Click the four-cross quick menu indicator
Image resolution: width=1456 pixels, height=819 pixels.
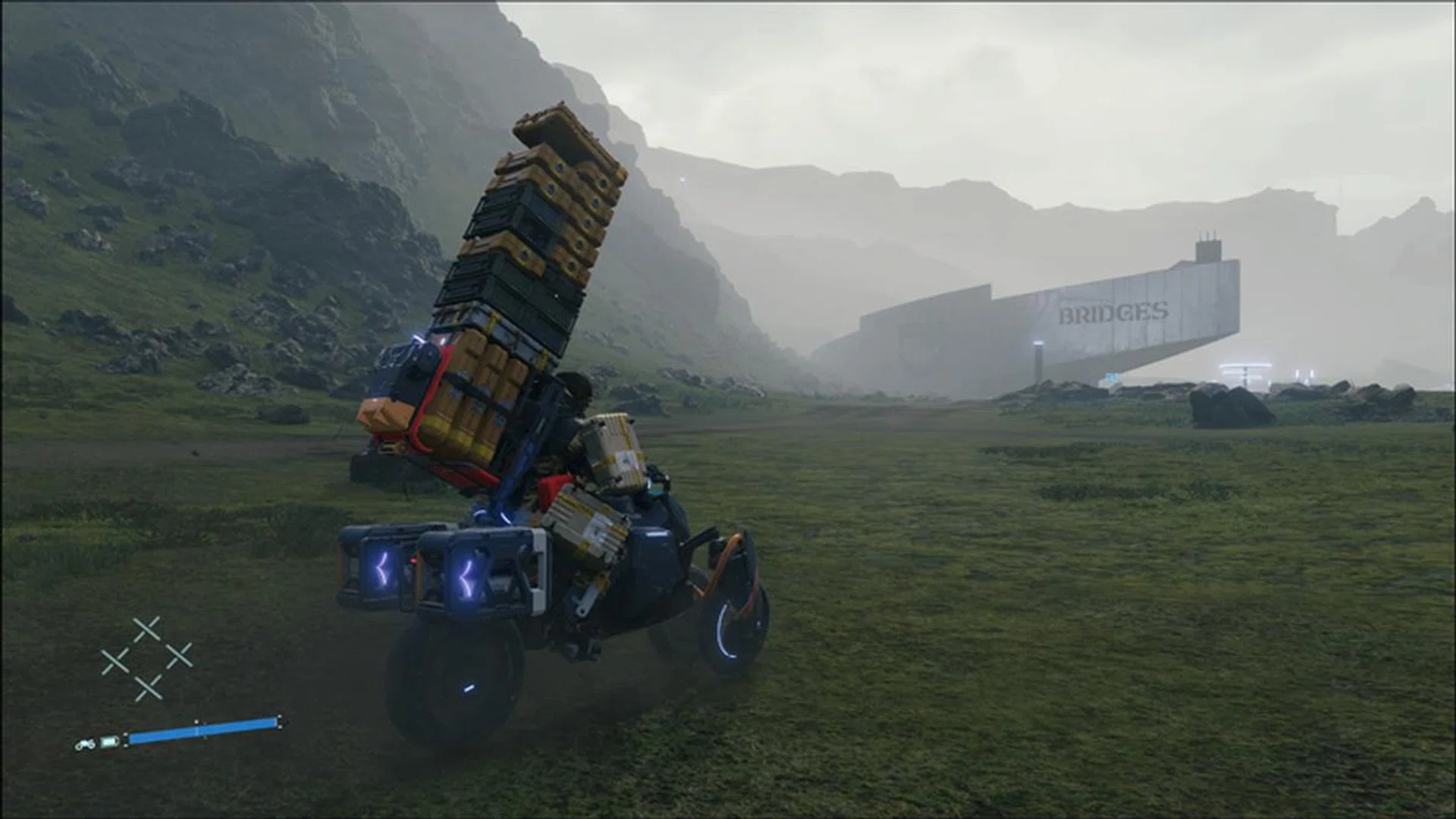tap(146, 659)
